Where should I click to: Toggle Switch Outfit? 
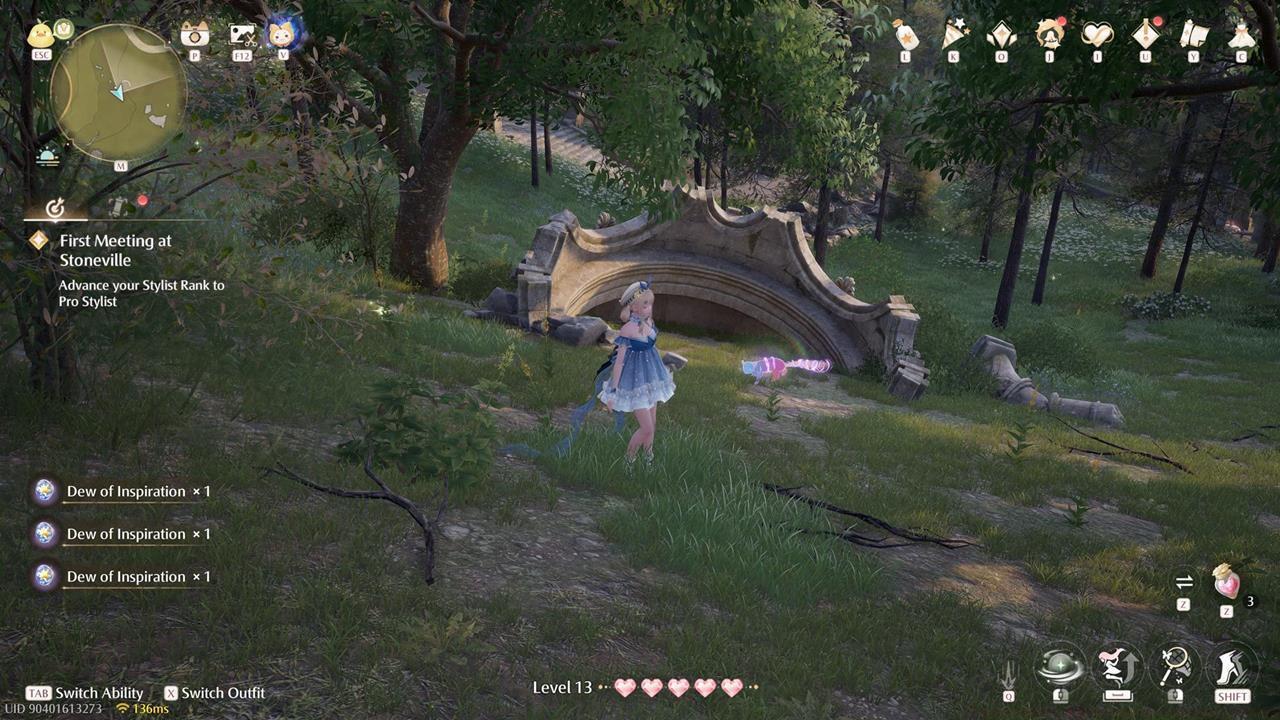coord(216,692)
